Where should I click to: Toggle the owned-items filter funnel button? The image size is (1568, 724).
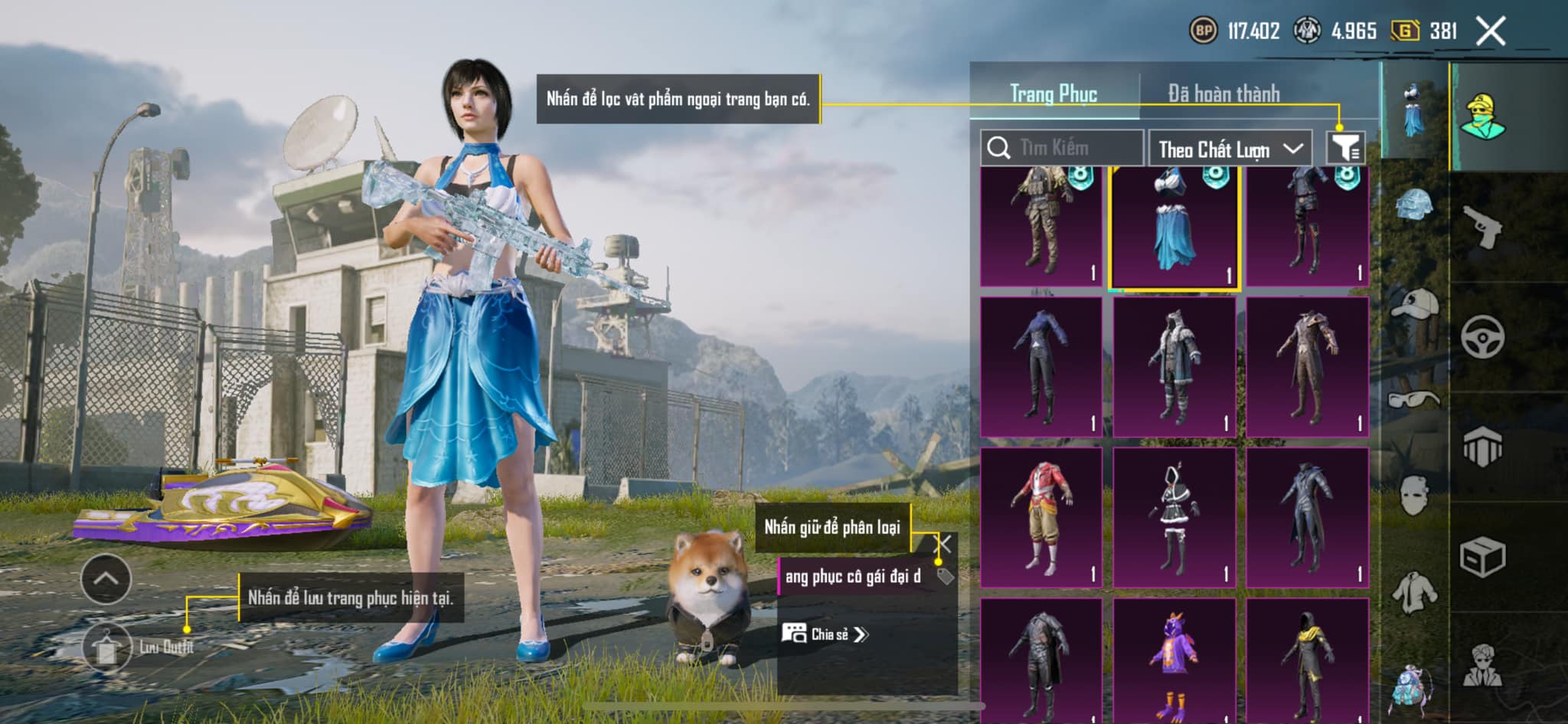(x=1345, y=147)
